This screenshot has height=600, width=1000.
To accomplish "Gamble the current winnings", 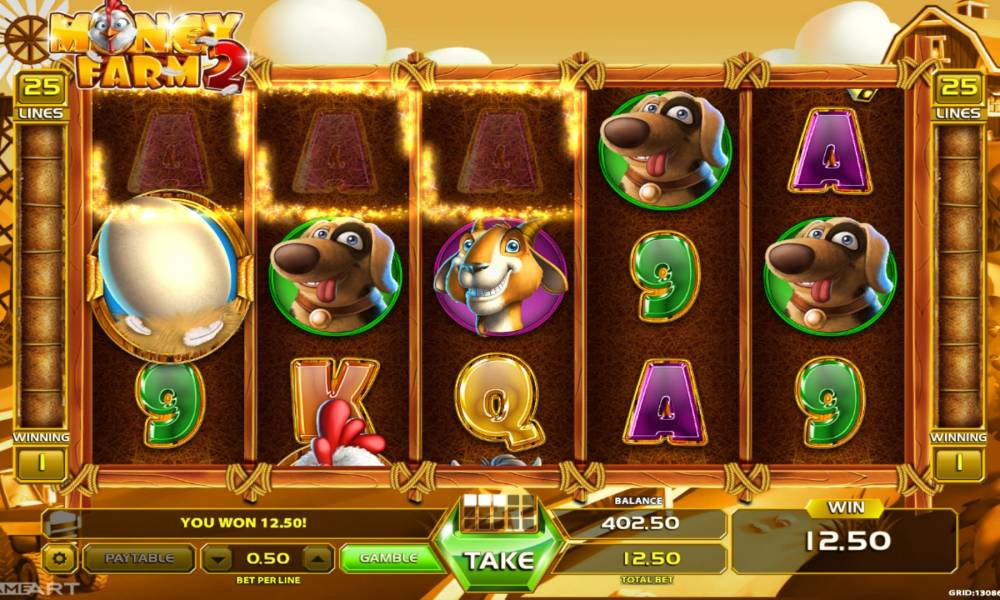I will [x=388, y=558].
